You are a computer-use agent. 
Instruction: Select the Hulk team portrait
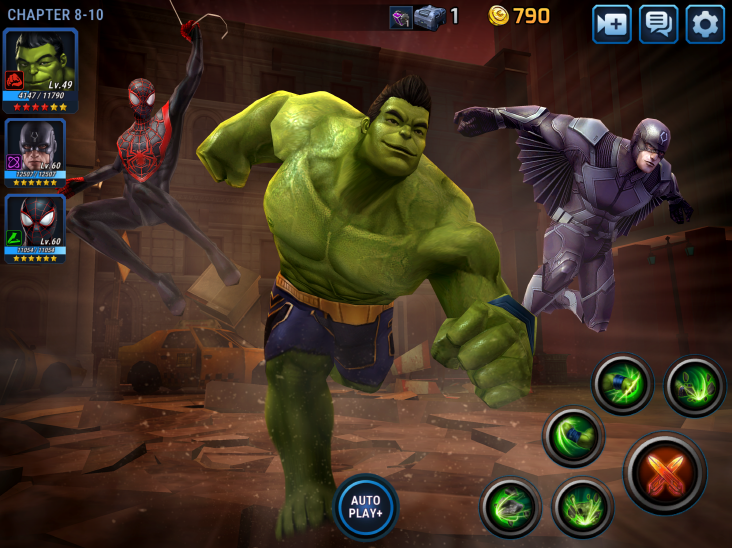click(40, 70)
